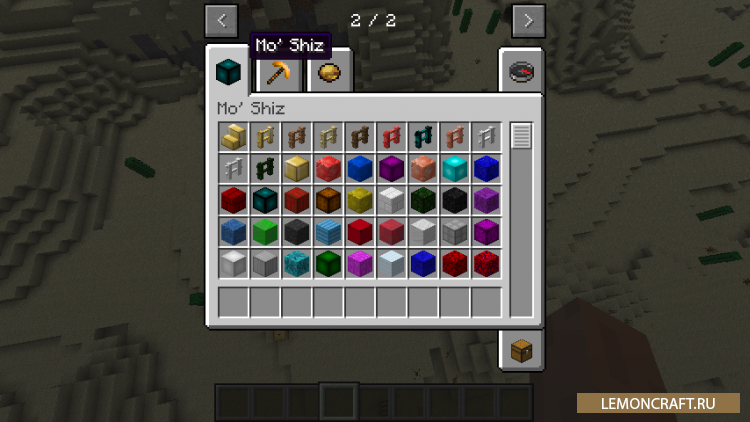Image resolution: width=750 pixels, height=422 pixels.
Task: Go to the previous creative tab page
Action: pyautogui.click(x=221, y=19)
